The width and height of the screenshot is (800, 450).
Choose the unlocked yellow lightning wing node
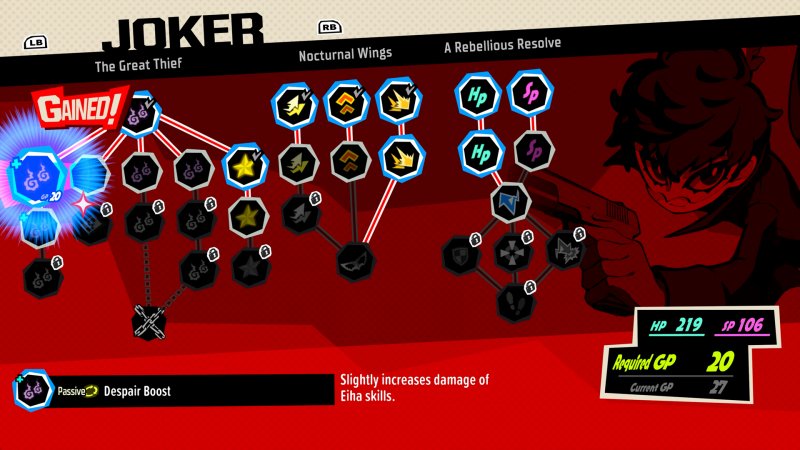point(295,105)
